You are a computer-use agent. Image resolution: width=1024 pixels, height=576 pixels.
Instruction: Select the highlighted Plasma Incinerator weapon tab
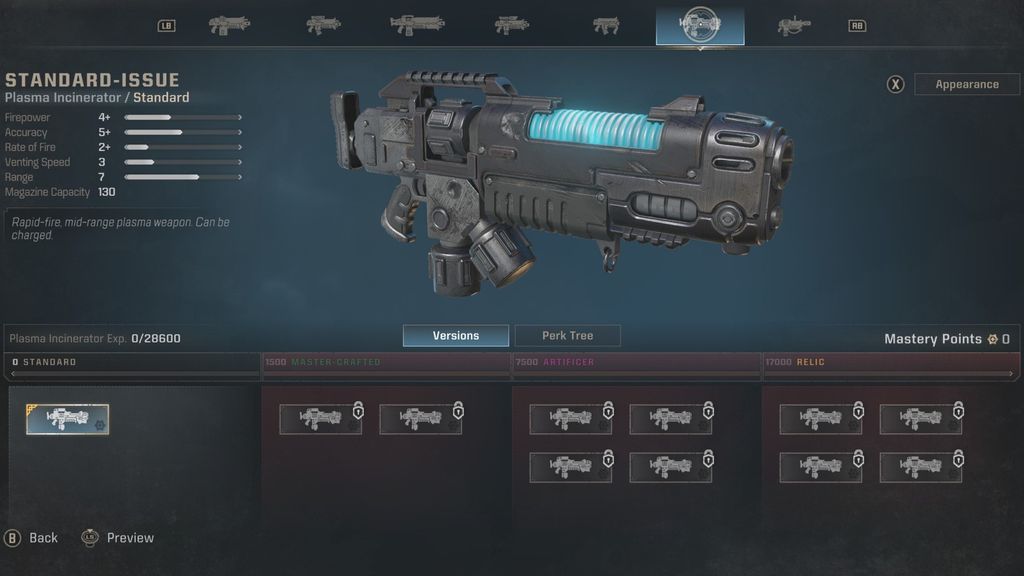point(699,25)
